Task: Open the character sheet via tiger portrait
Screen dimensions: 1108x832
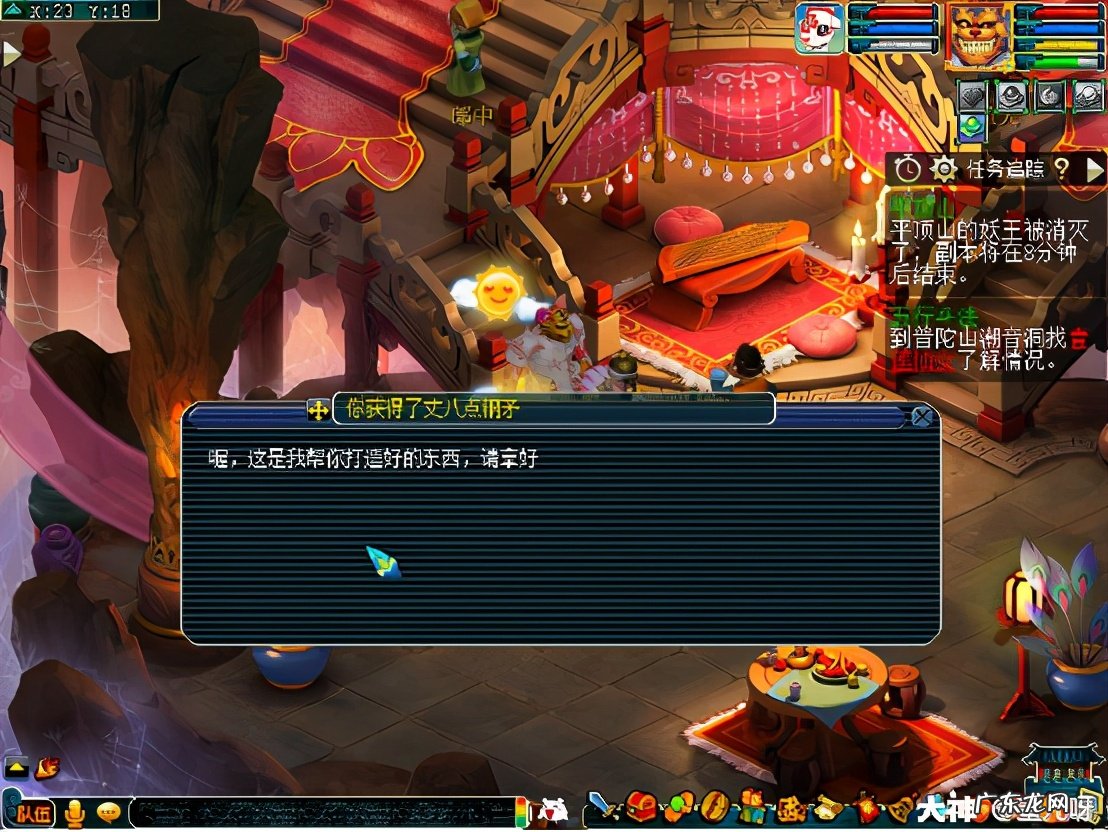Action: [977, 35]
